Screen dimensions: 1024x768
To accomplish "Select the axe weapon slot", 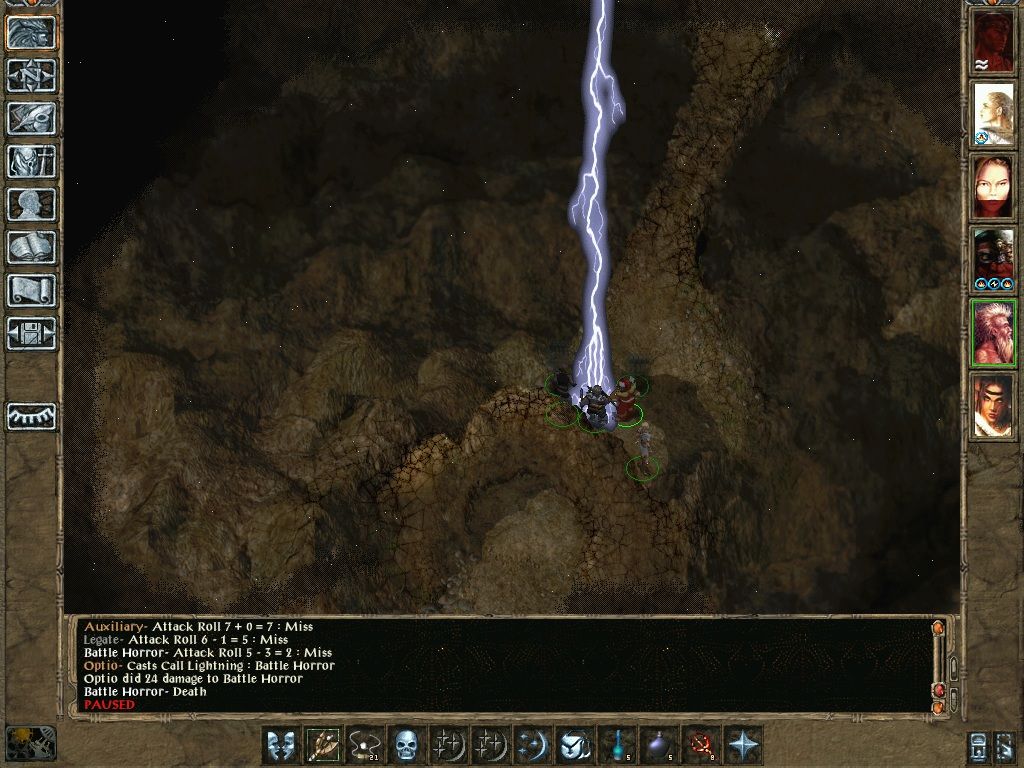I will [x=322, y=745].
